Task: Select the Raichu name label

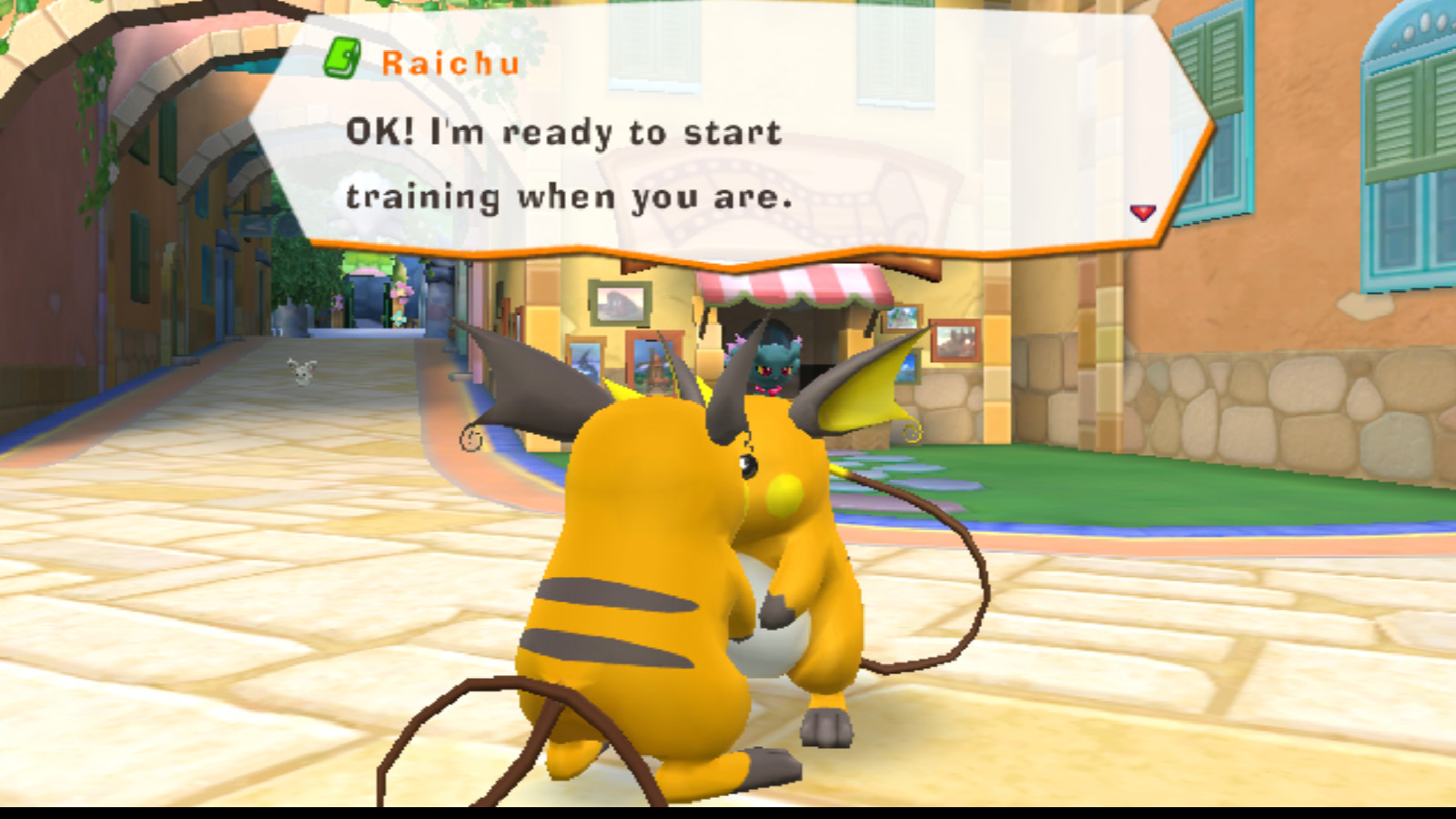Action: [x=450, y=62]
